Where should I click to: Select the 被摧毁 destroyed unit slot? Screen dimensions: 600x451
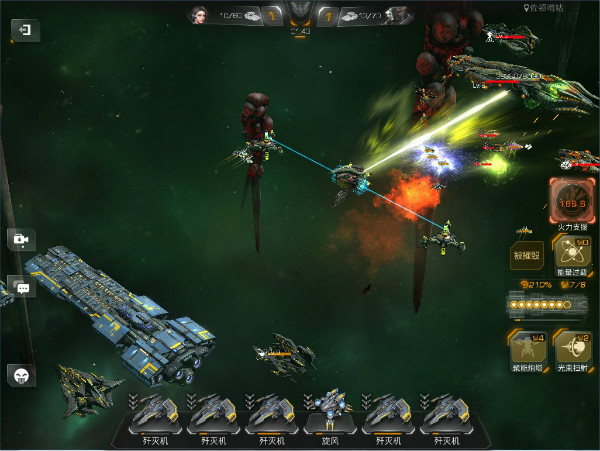coord(526,256)
